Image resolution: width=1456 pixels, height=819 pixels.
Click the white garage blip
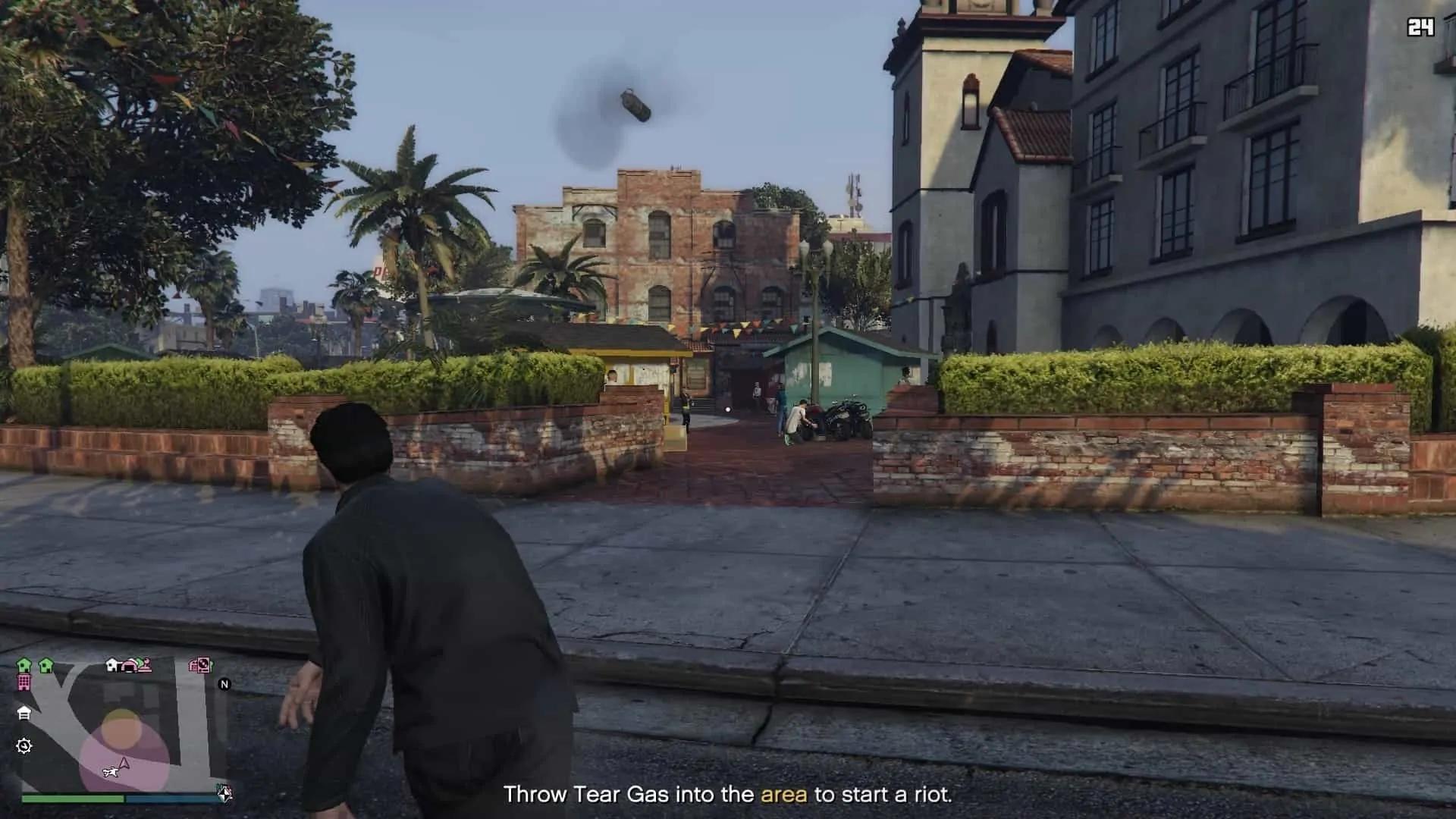(24, 713)
